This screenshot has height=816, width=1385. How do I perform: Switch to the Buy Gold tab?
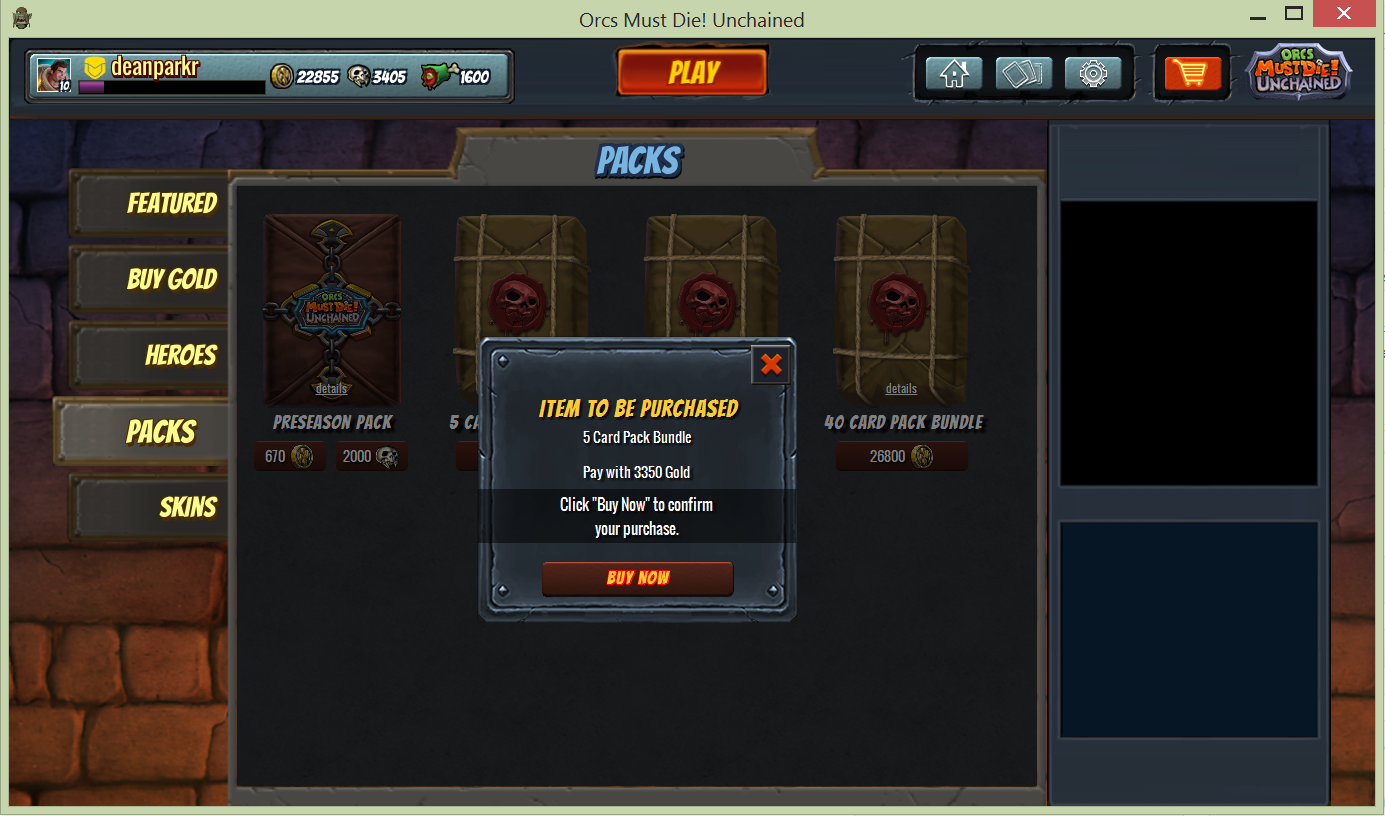(x=171, y=279)
